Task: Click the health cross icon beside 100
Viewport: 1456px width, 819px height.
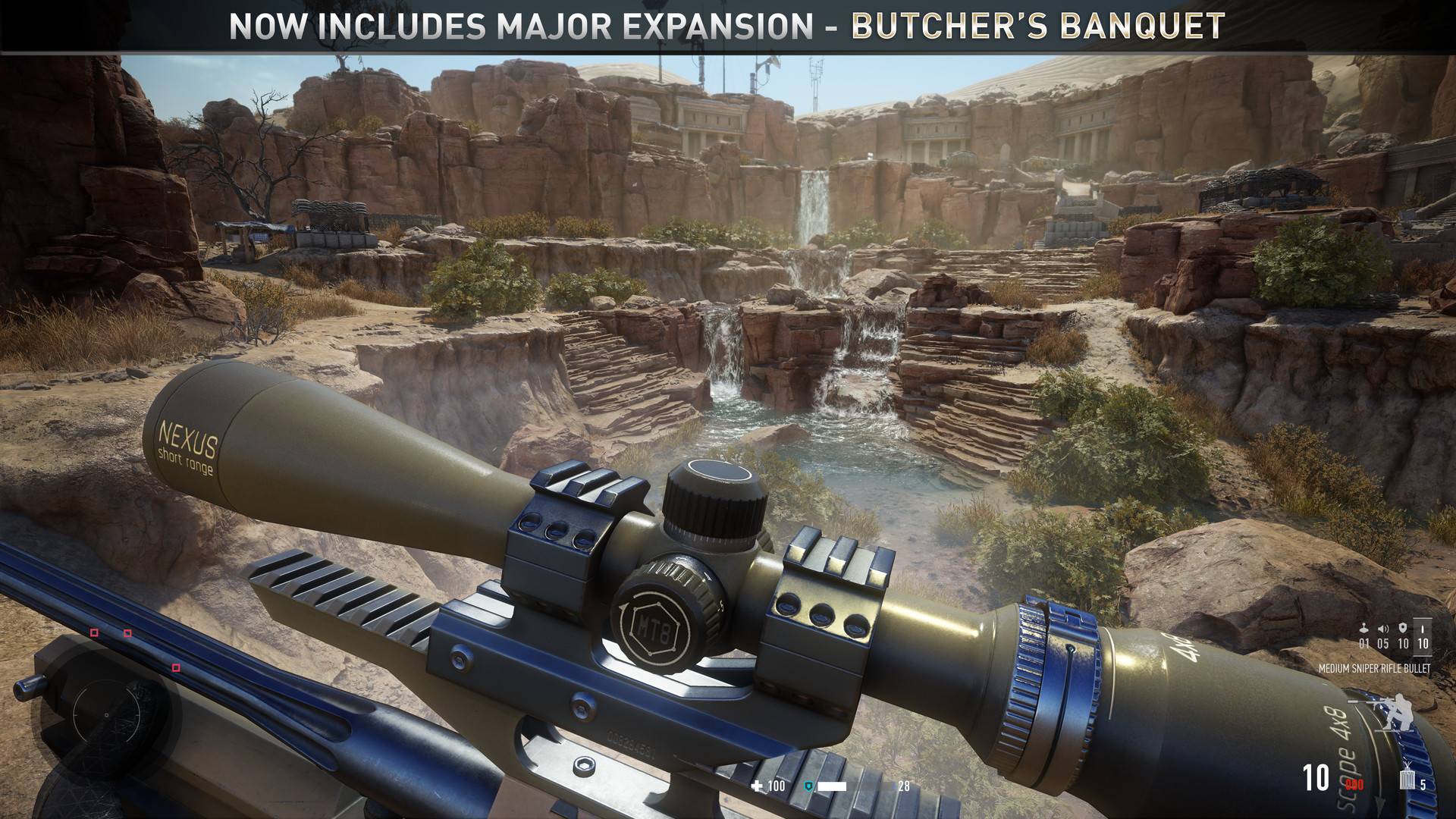Action: [757, 786]
